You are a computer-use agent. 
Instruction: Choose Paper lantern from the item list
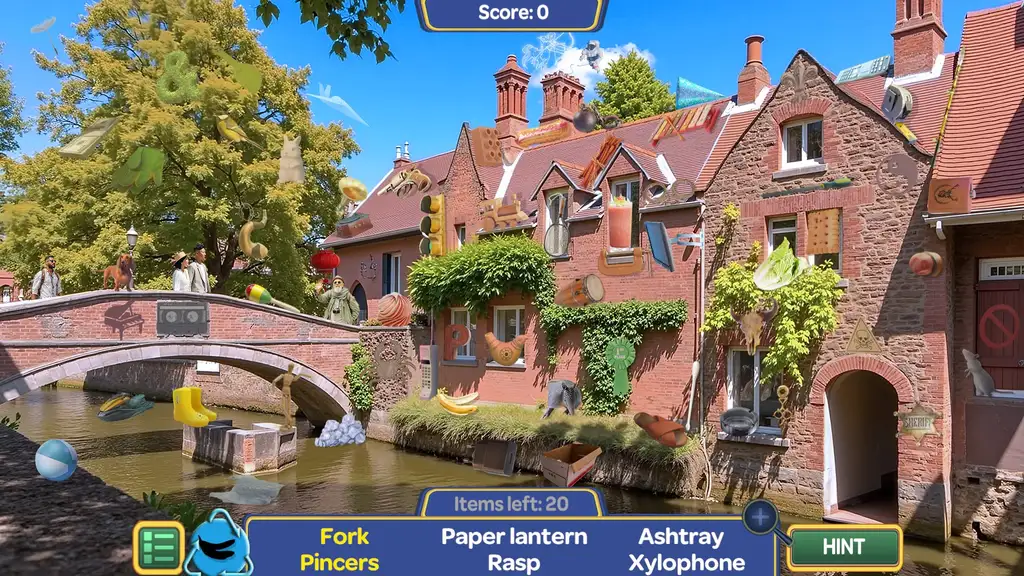(514, 536)
